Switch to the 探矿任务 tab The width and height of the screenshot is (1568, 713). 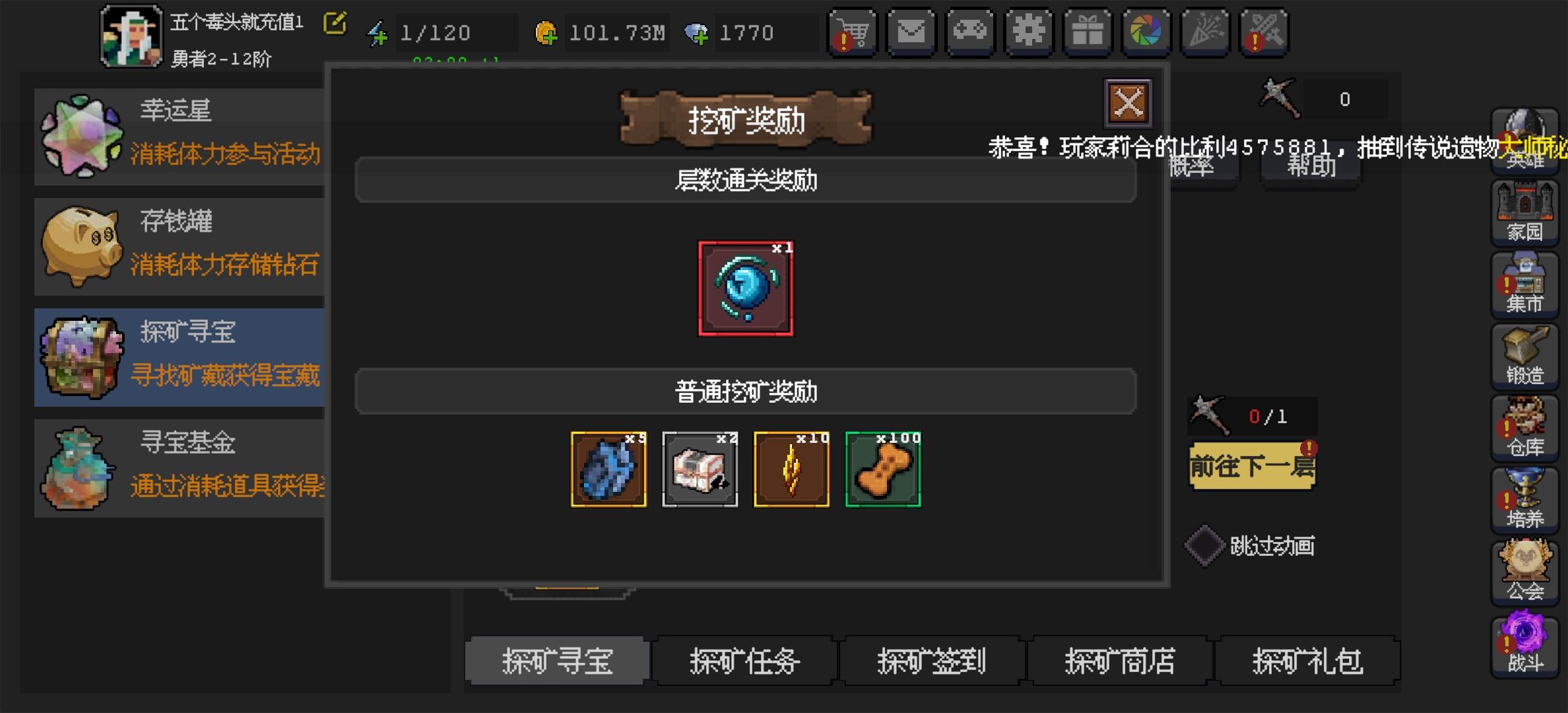tap(744, 661)
